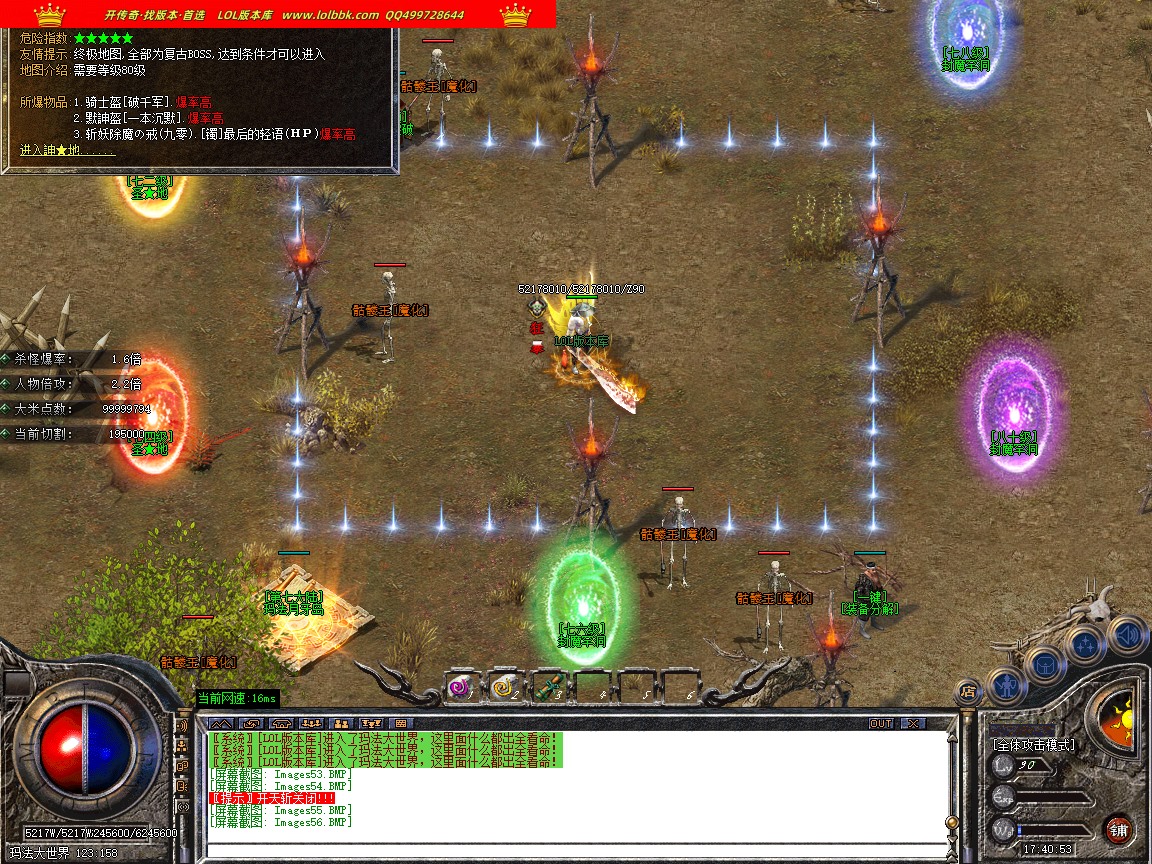
Task: Use the golden spiral scroll in slot 2
Action: (x=503, y=687)
